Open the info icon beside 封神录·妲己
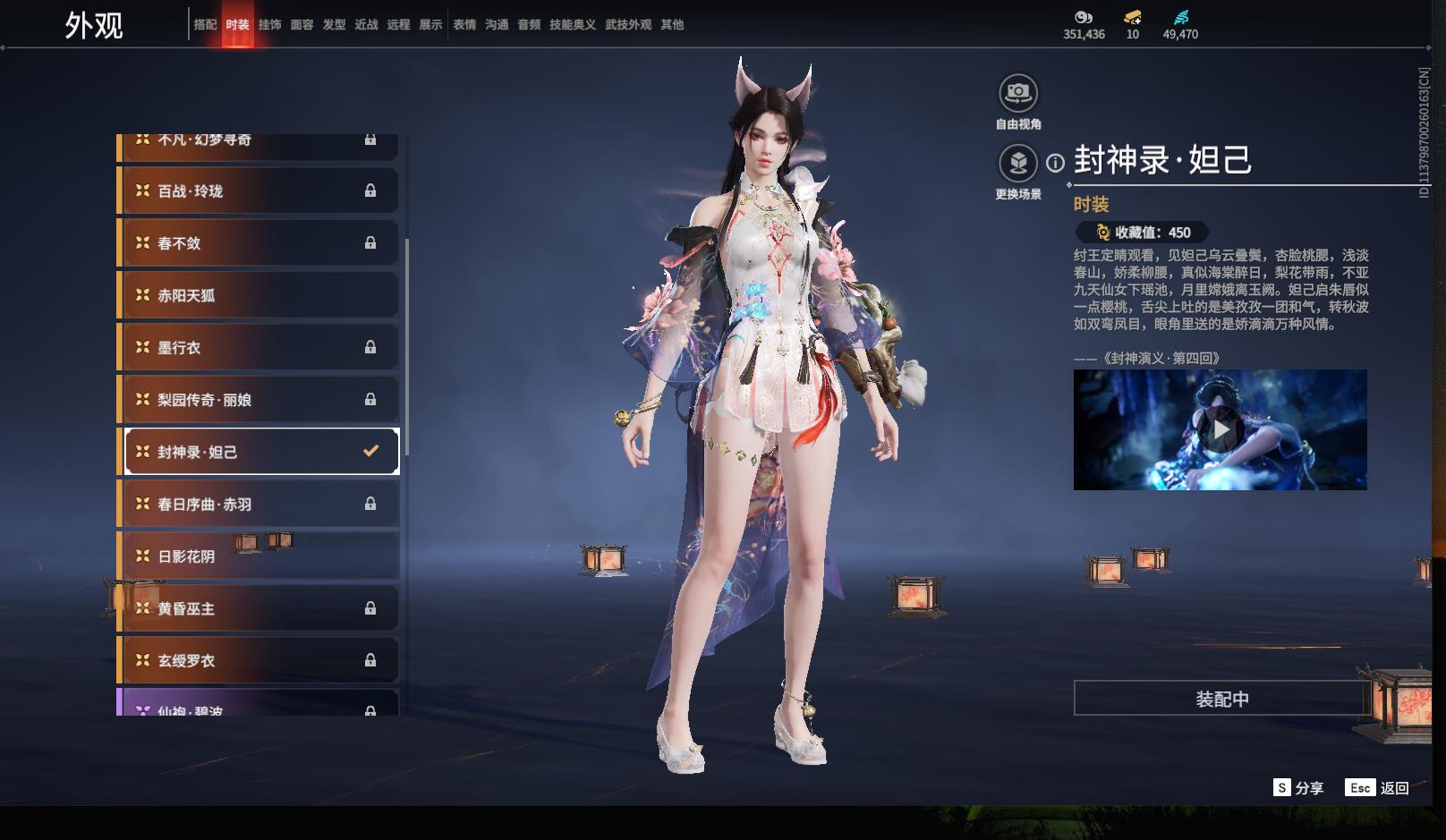 pyautogui.click(x=1056, y=163)
